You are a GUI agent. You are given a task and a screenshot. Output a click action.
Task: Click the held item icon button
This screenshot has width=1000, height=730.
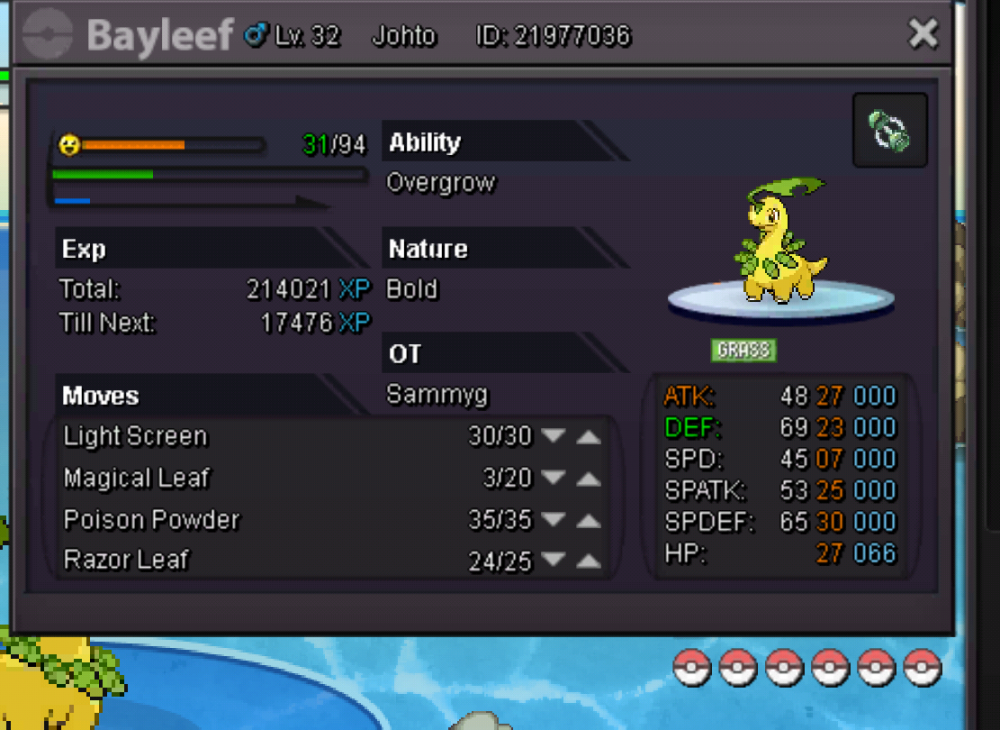[889, 130]
